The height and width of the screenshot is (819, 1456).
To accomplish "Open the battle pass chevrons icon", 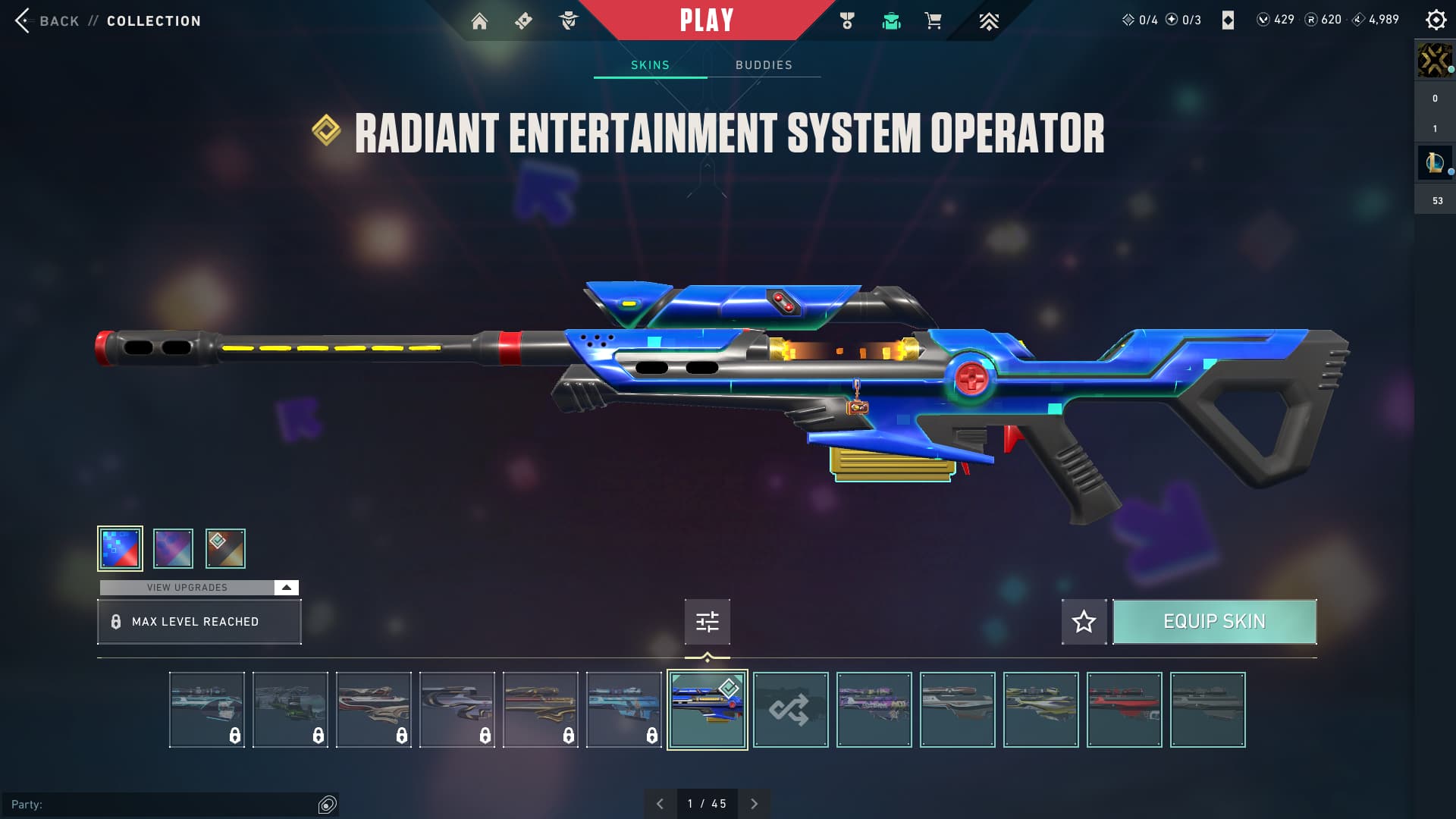I will pyautogui.click(x=988, y=21).
